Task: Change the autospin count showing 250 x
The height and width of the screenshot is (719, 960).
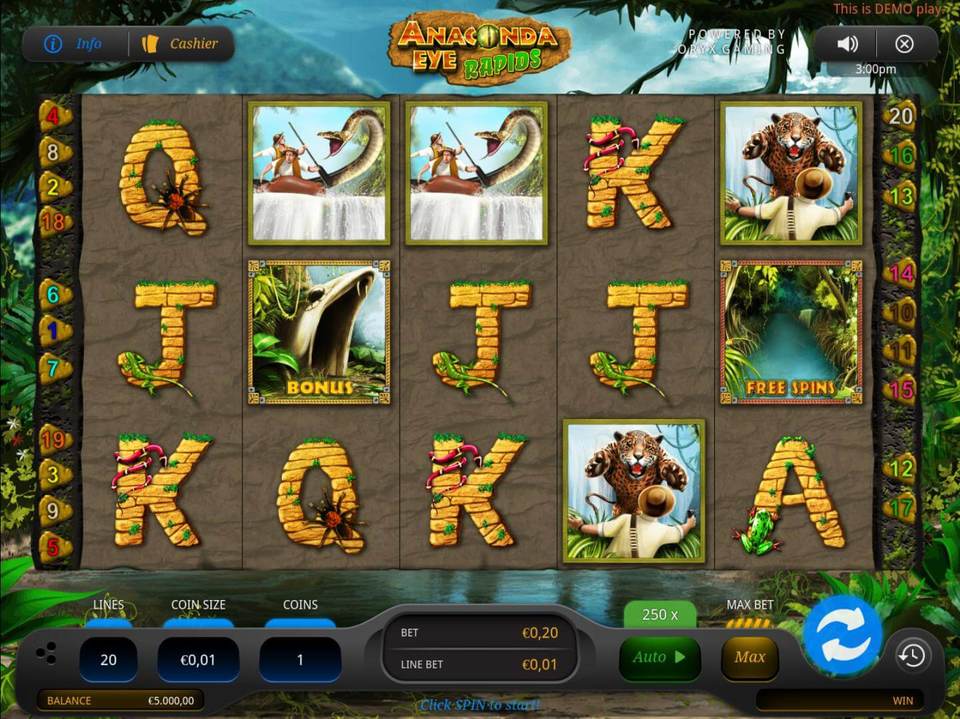Action: tap(659, 614)
